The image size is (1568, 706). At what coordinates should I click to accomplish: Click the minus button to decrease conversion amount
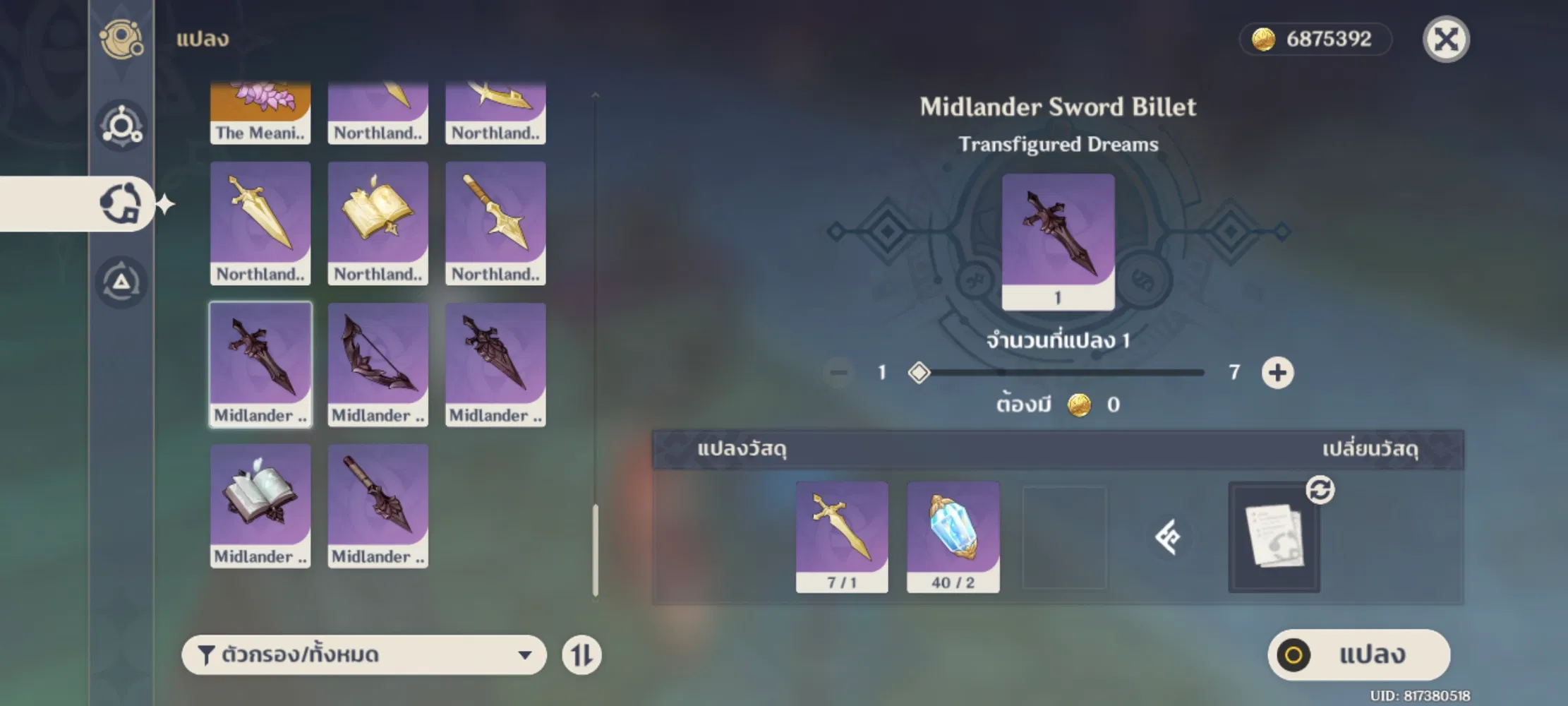click(839, 373)
